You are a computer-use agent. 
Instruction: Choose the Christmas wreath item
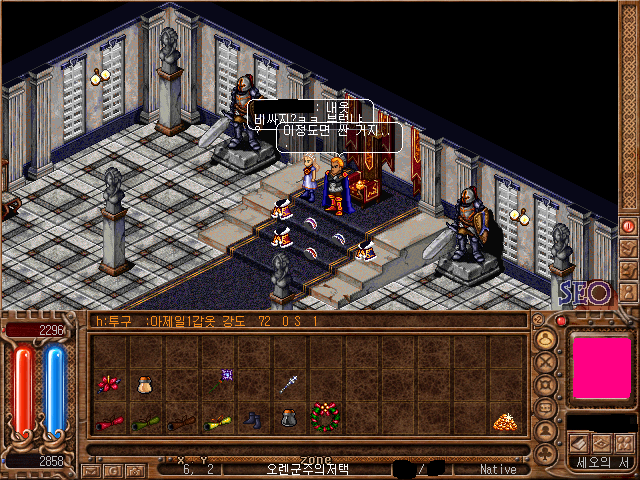coord(324,416)
